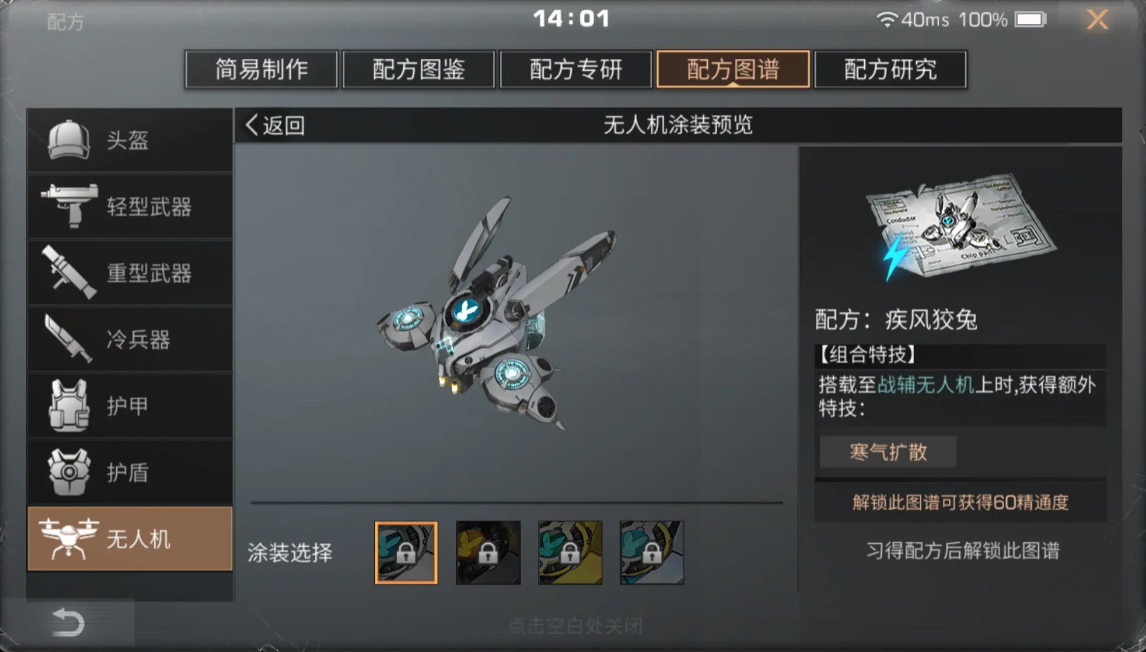The image size is (1146, 652).
Task: Select the 无人机 drone category
Action: pos(130,539)
